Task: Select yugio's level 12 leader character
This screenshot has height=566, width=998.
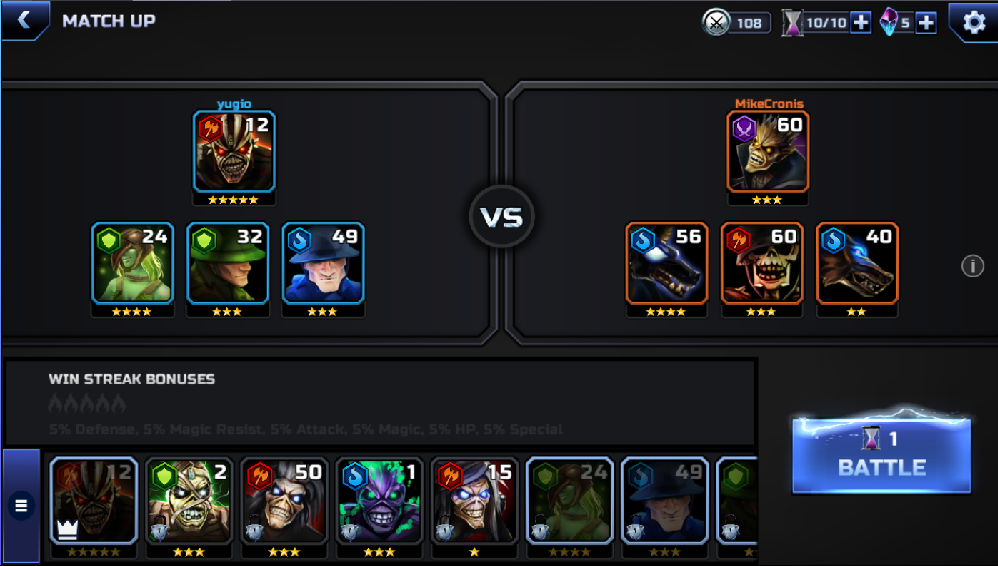Action: click(x=234, y=151)
